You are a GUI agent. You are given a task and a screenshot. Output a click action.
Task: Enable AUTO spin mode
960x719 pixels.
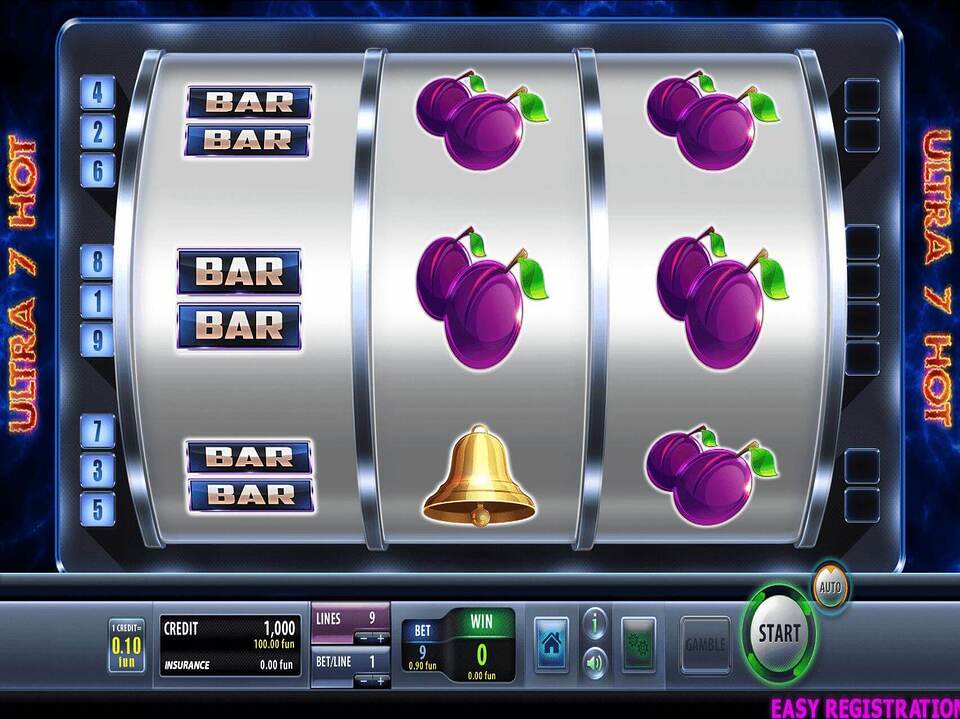[829, 584]
